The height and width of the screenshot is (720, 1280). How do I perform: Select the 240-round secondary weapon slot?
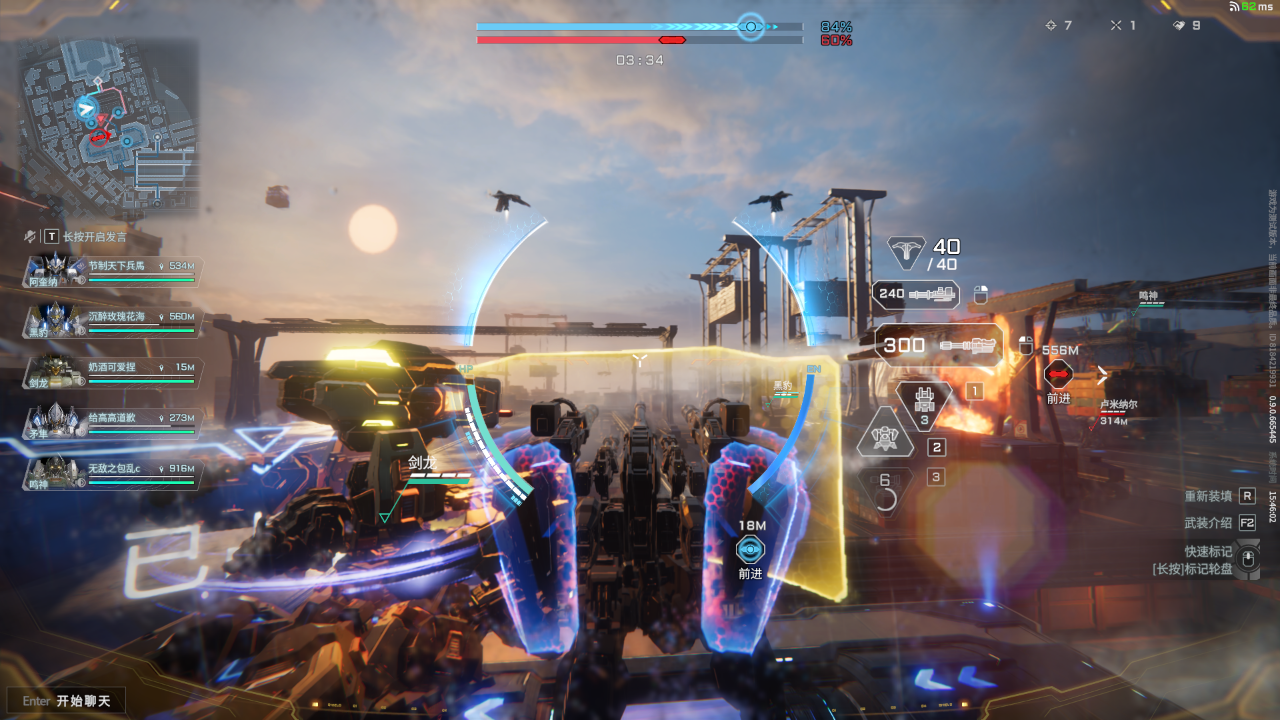tap(916, 294)
